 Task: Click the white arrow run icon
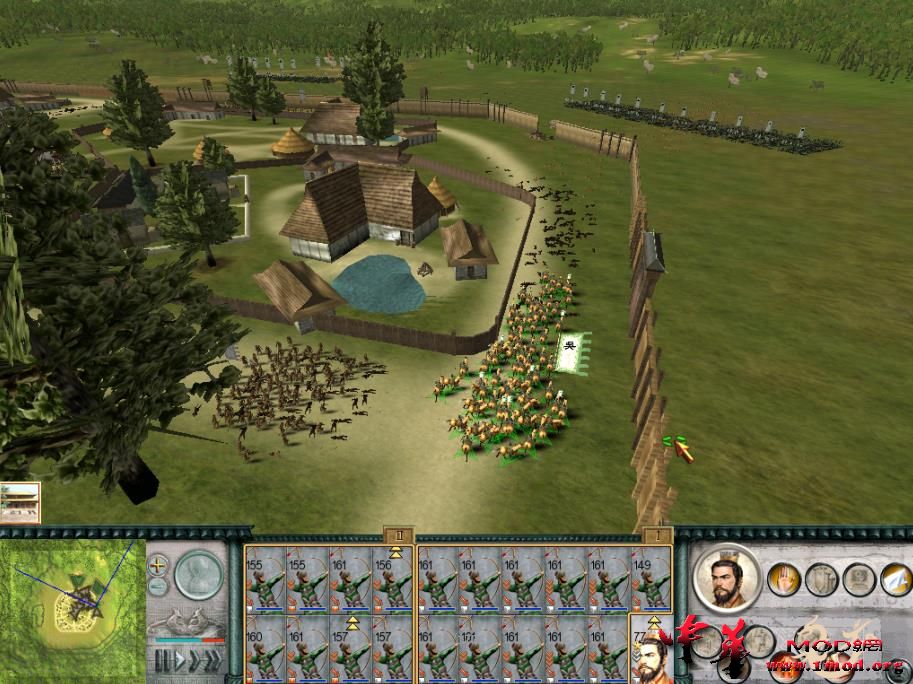pos(894,579)
